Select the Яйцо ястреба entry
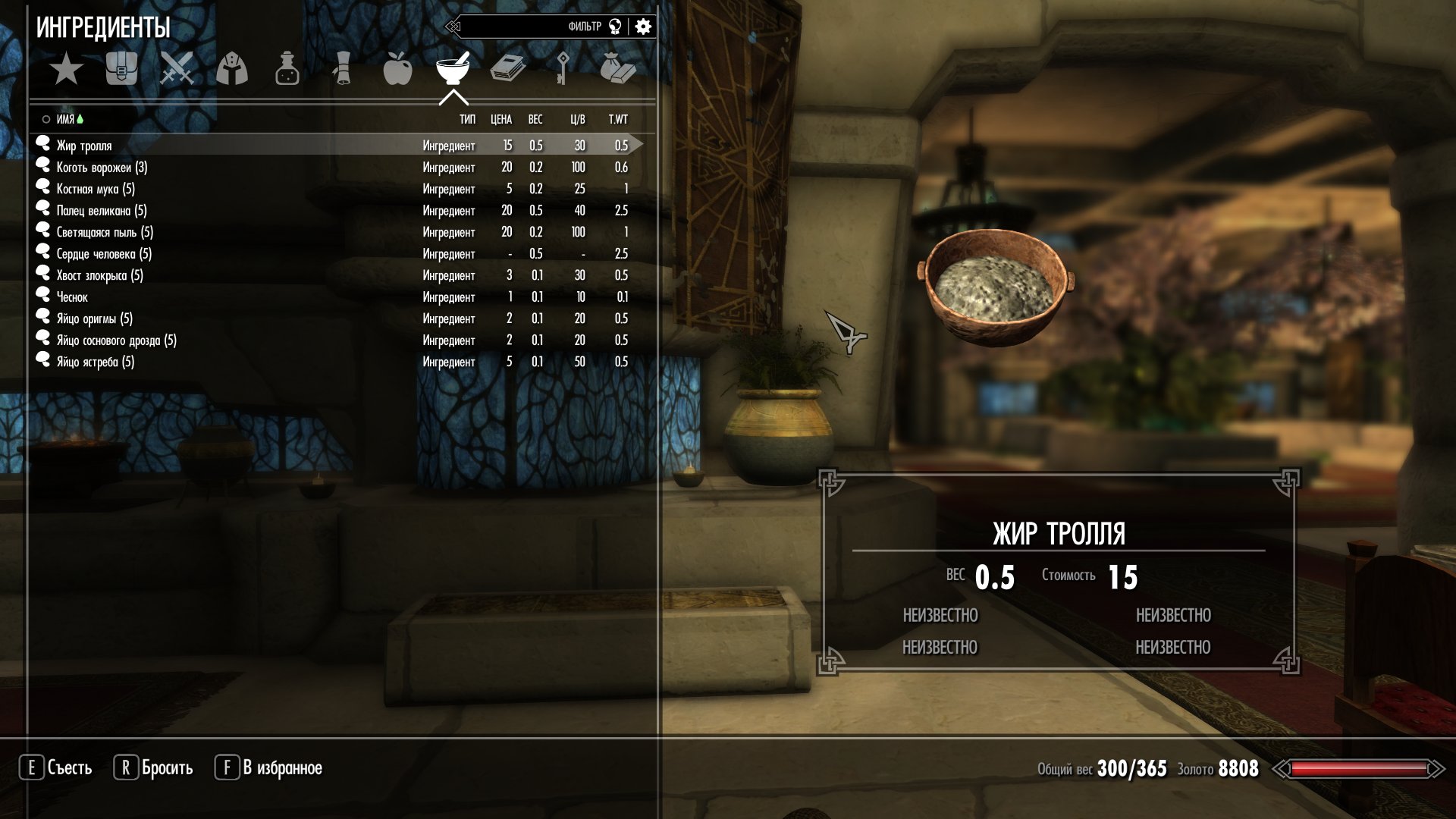The width and height of the screenshot is (1456, 819). [x=96, y=362]
